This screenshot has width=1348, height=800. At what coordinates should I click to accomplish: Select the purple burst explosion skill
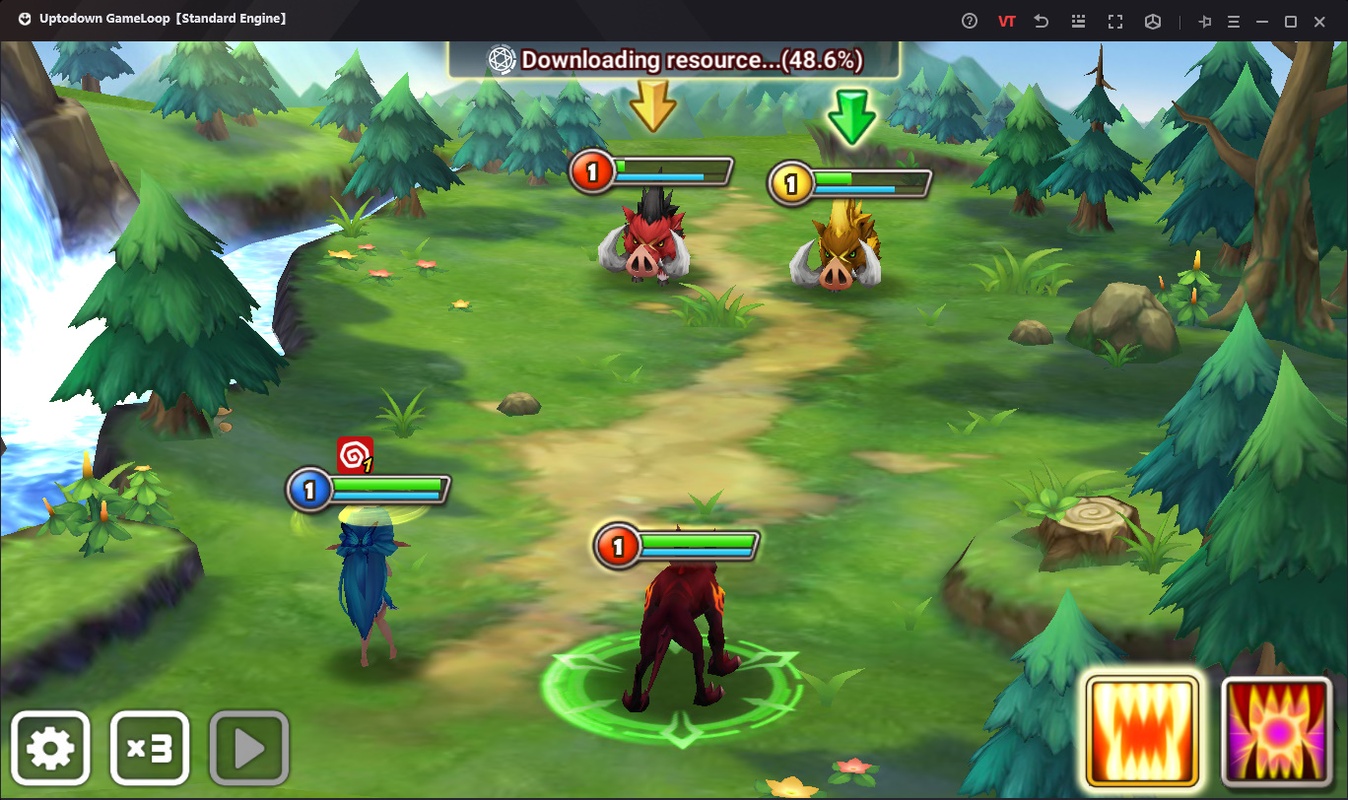pyautogui.click(x=1277, y=730)
